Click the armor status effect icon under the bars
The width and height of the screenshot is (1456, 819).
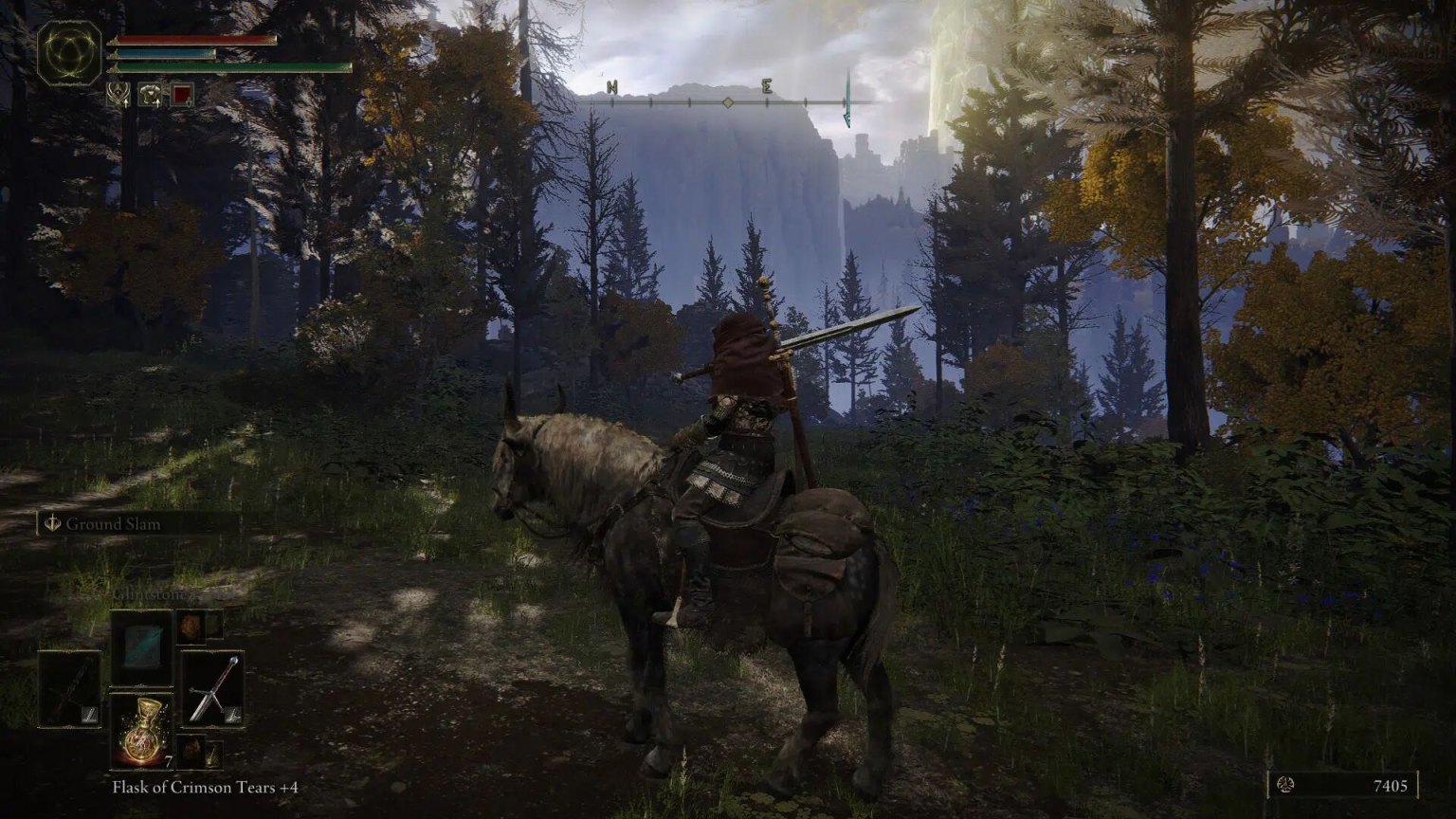pos(150,95)
